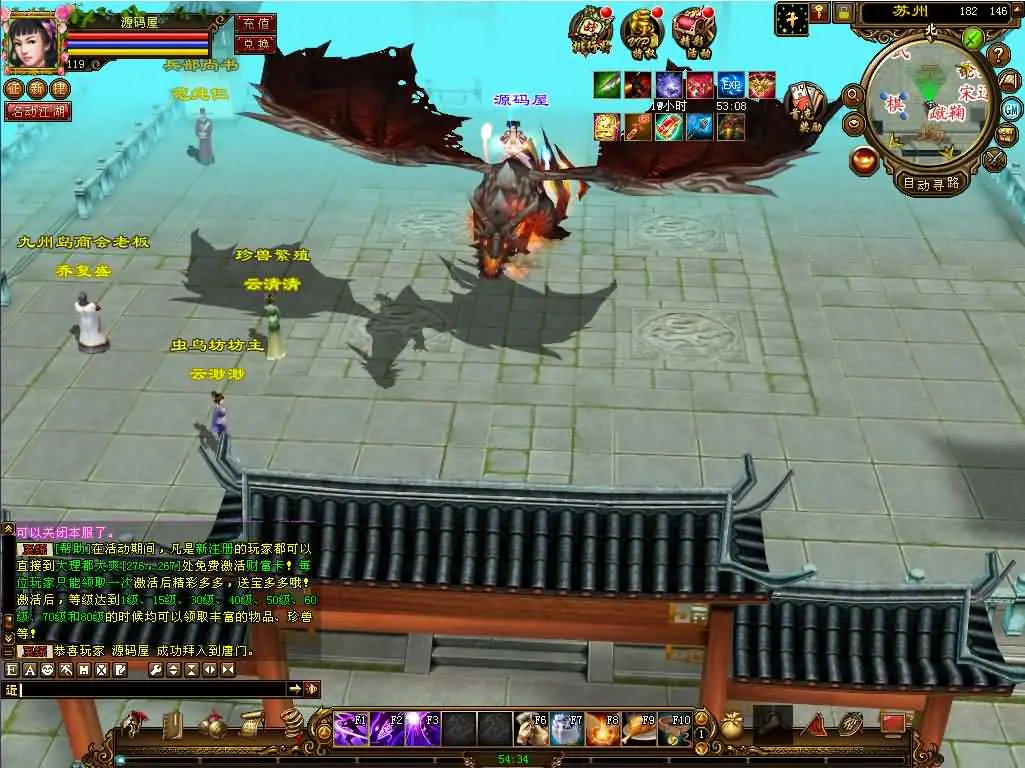Image resolution: width=1025 pixels, height=768 pixels.
Task: Click the EXP buff icon
Action: coord(731,85)
